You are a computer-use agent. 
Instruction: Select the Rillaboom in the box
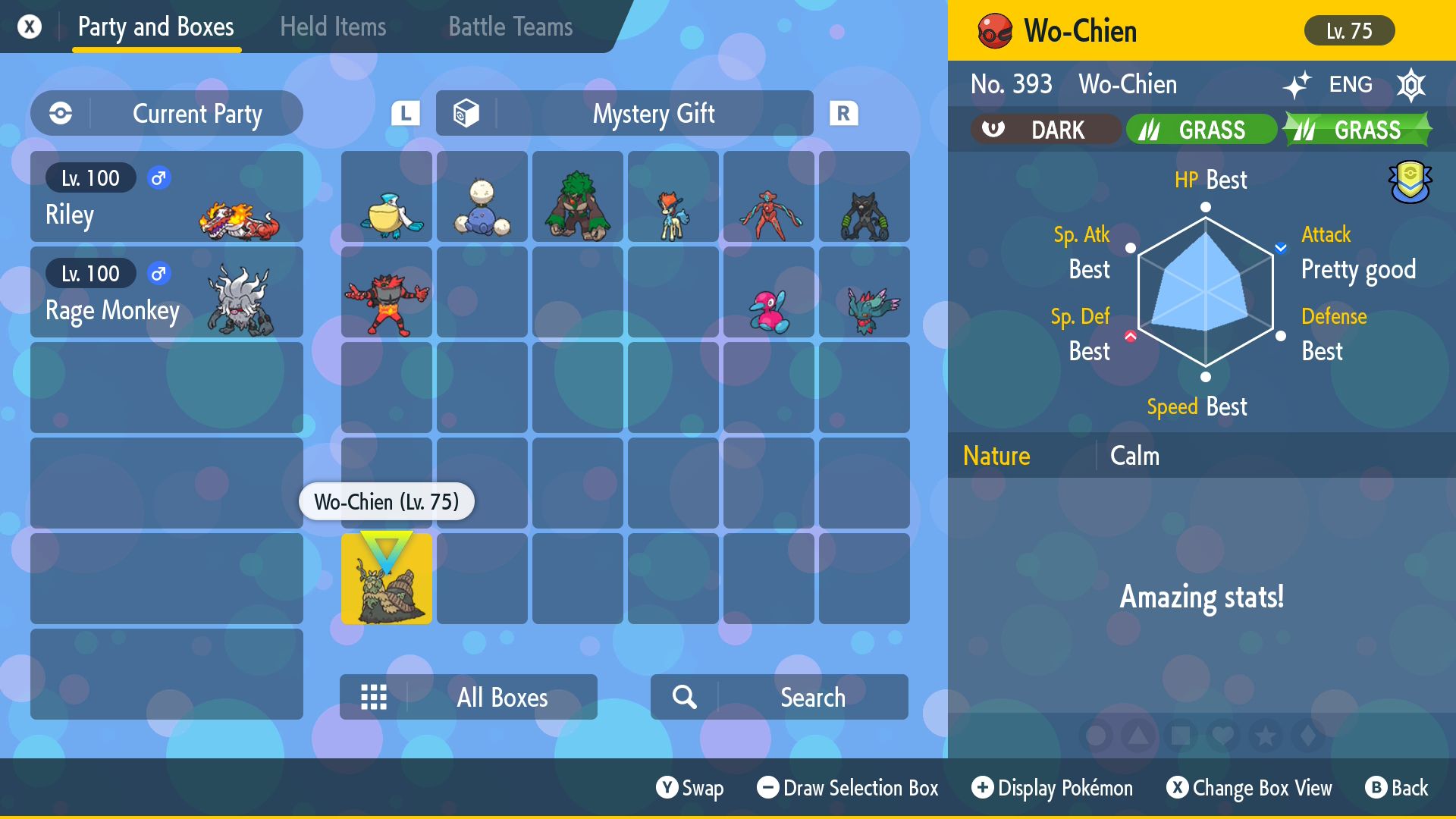(x=578, y=196)
